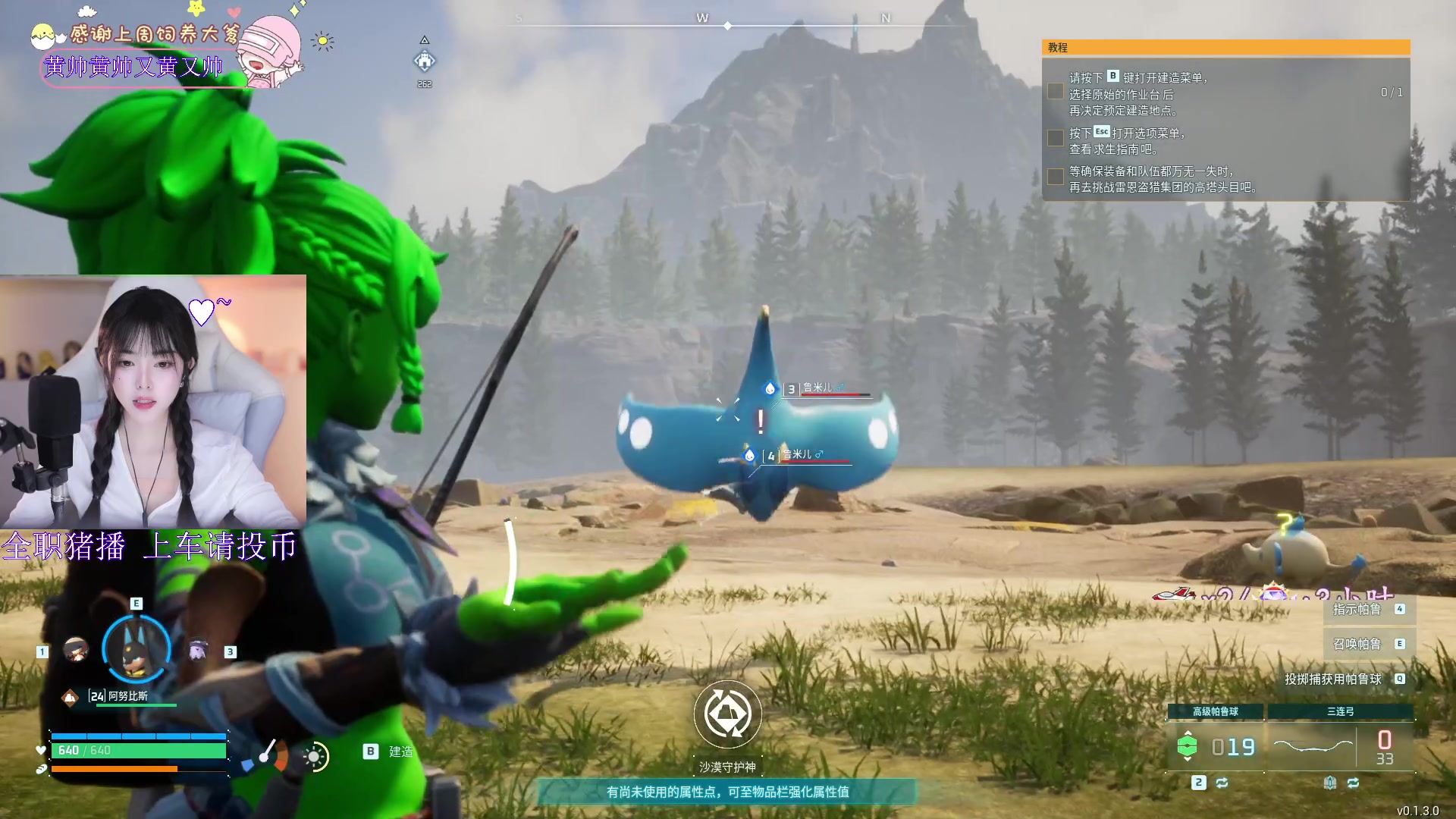Screen dimensions: 1456x819
Task: Tick the survival guide tutorial checkbox
Action: [x=1055, y=138]
